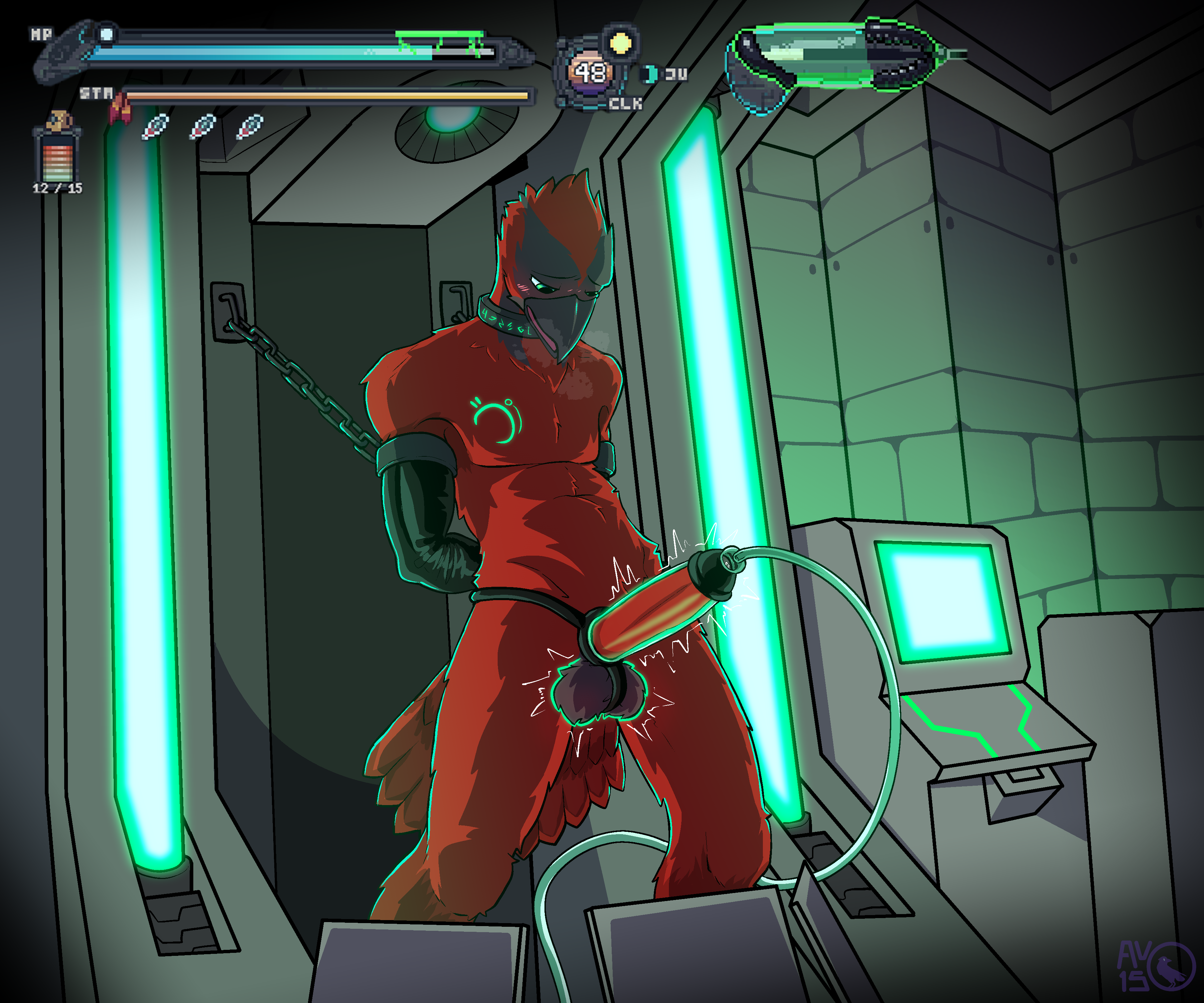
Task: Click the level 48 portrait badge
Action: (x=590, y=73)
